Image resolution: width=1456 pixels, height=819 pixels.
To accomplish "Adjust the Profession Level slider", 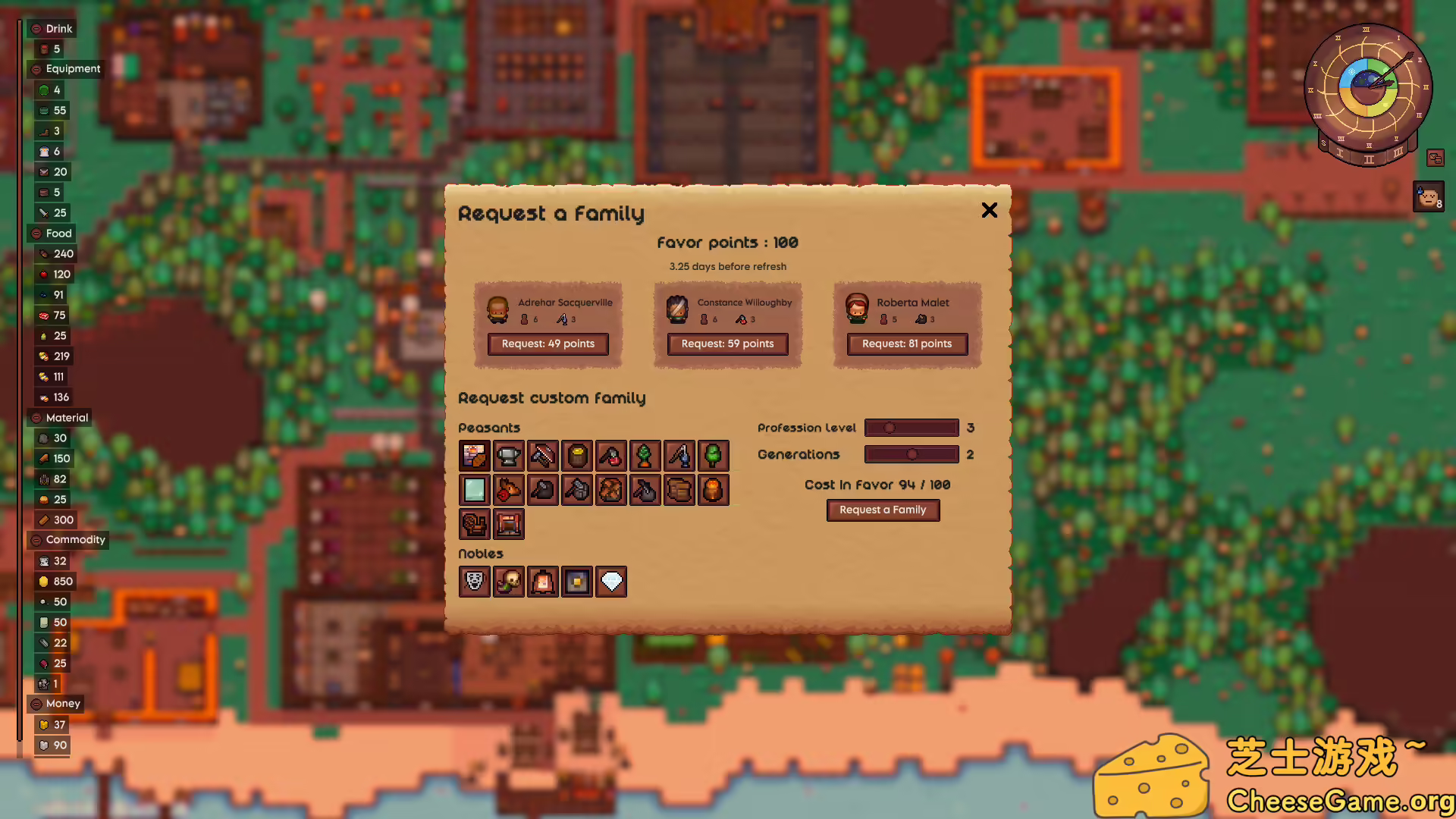I will (890, 428).
